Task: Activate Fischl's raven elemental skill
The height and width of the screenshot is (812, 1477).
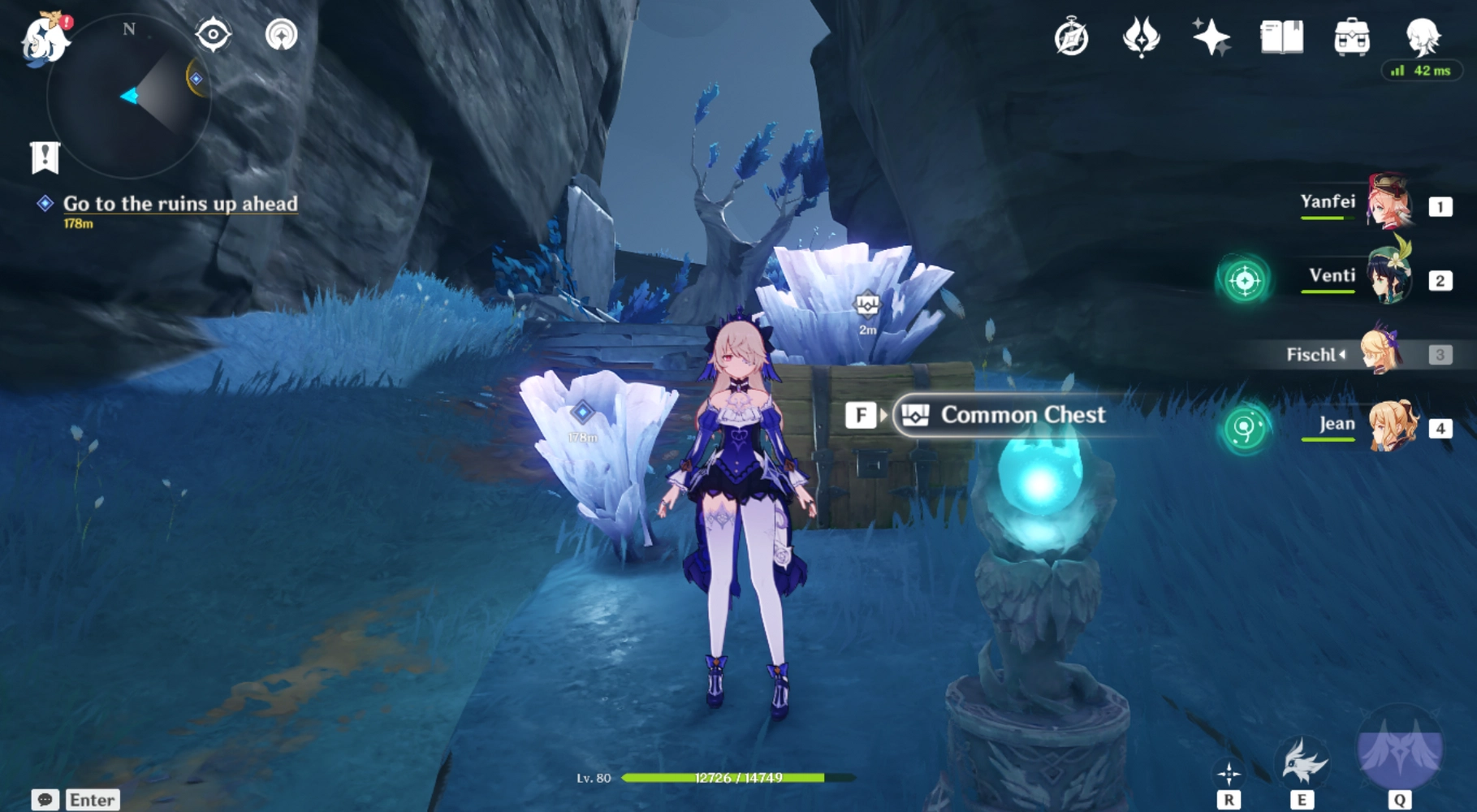Action: click(1303, 763)
